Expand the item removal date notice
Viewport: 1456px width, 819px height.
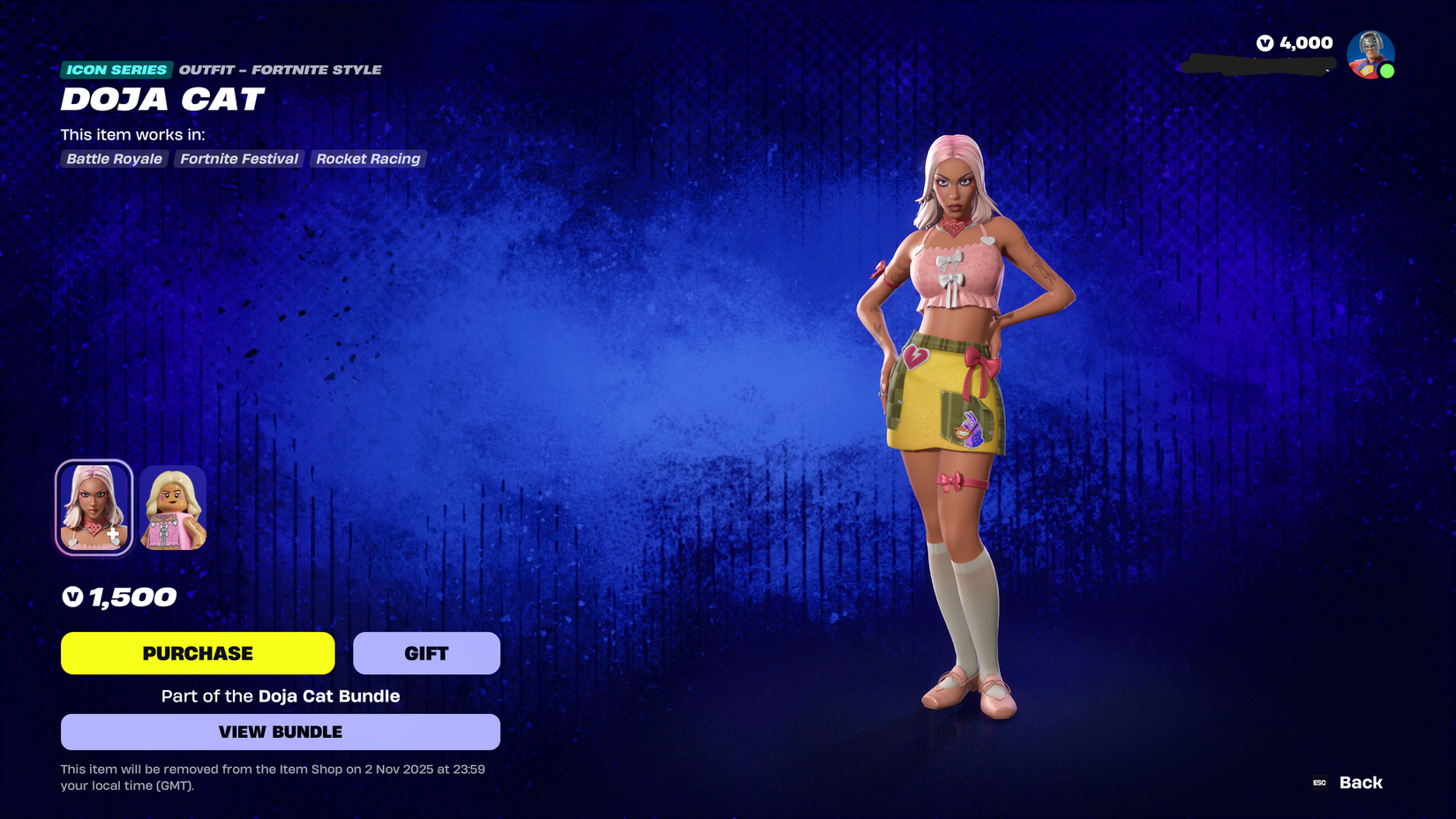pyautogui.click(x=272, y=777)
